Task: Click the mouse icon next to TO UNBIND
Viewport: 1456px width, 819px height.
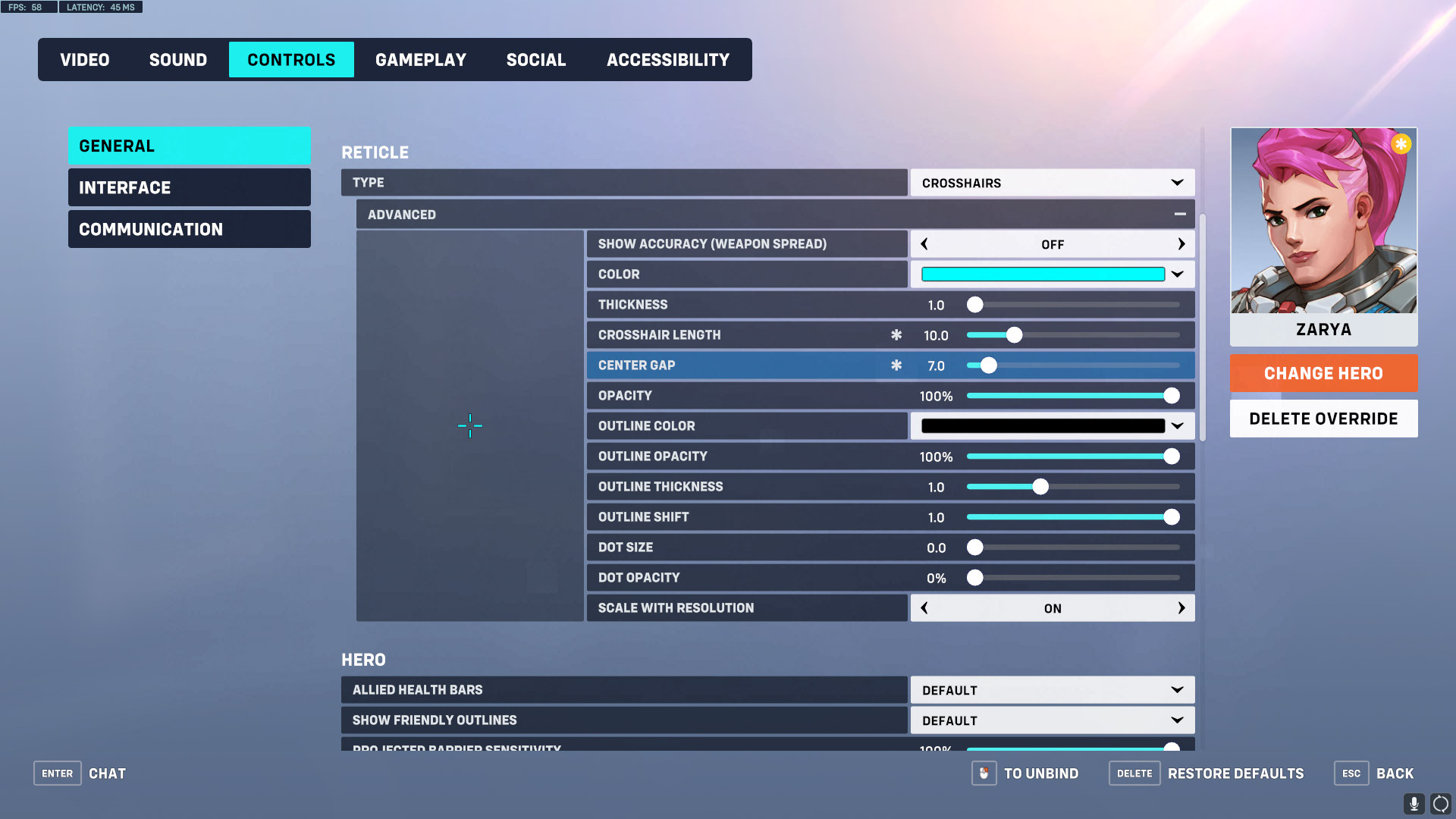Action: coord(984,773)
